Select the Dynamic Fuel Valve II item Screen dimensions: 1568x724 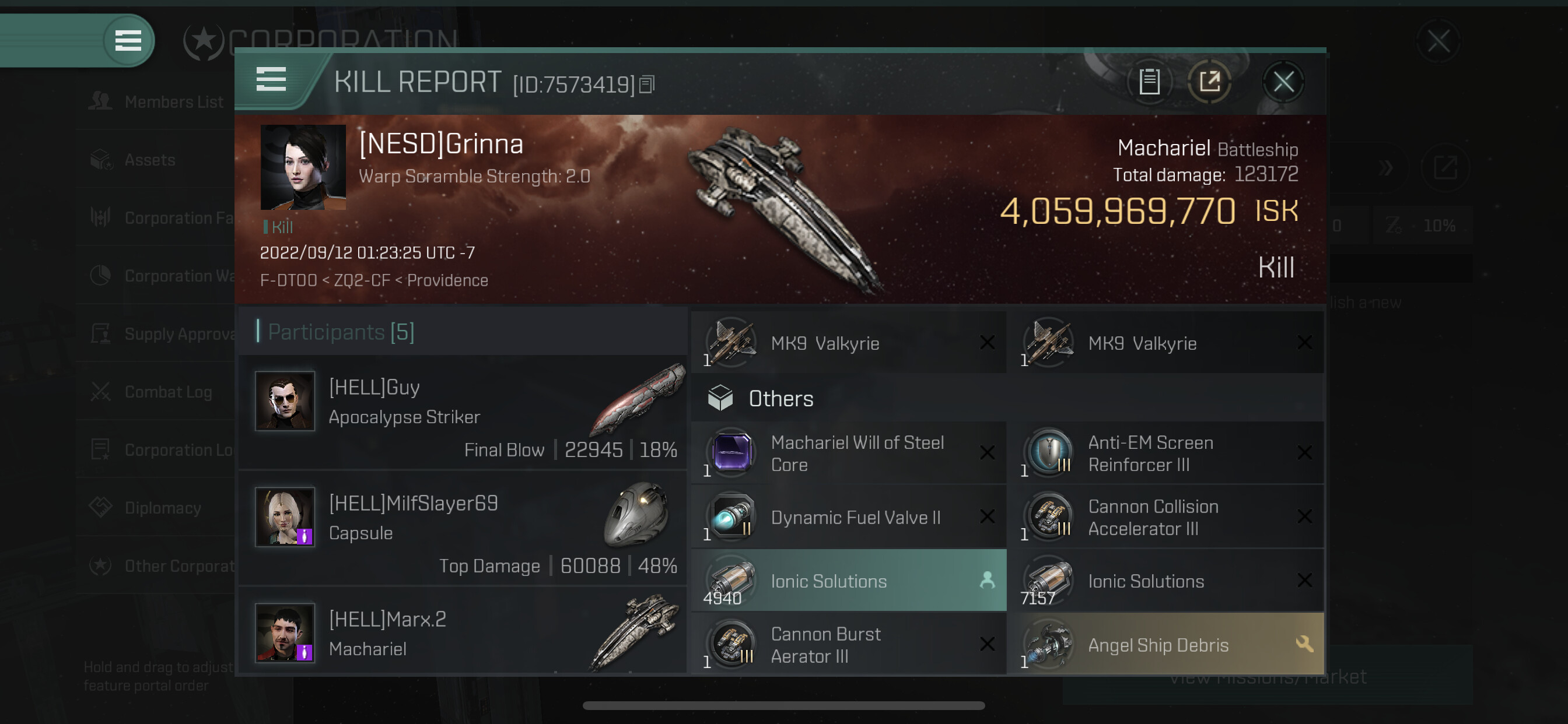coord(849,518)
